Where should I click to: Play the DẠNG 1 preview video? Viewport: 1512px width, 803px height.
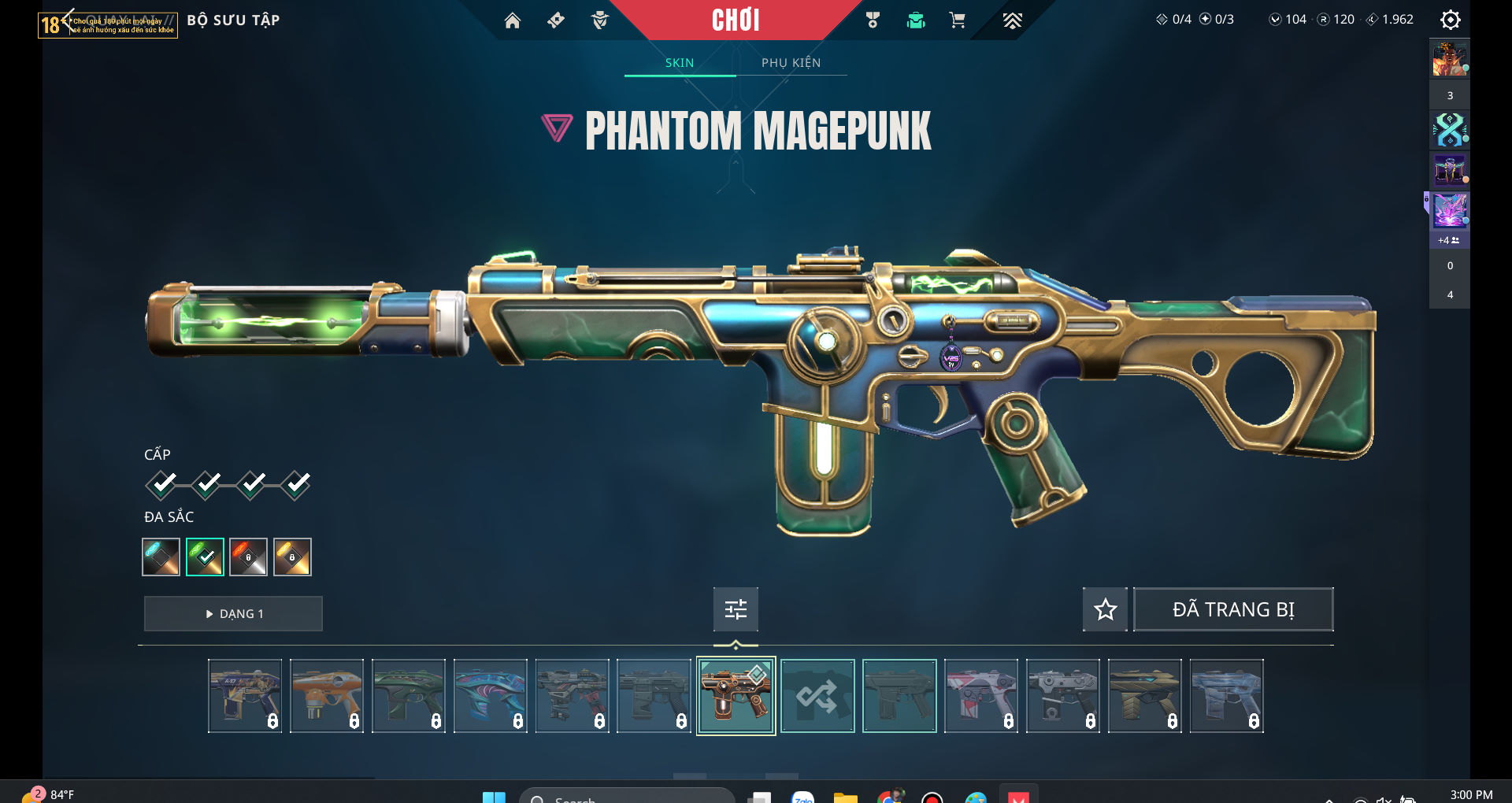[x=233, y=613]
